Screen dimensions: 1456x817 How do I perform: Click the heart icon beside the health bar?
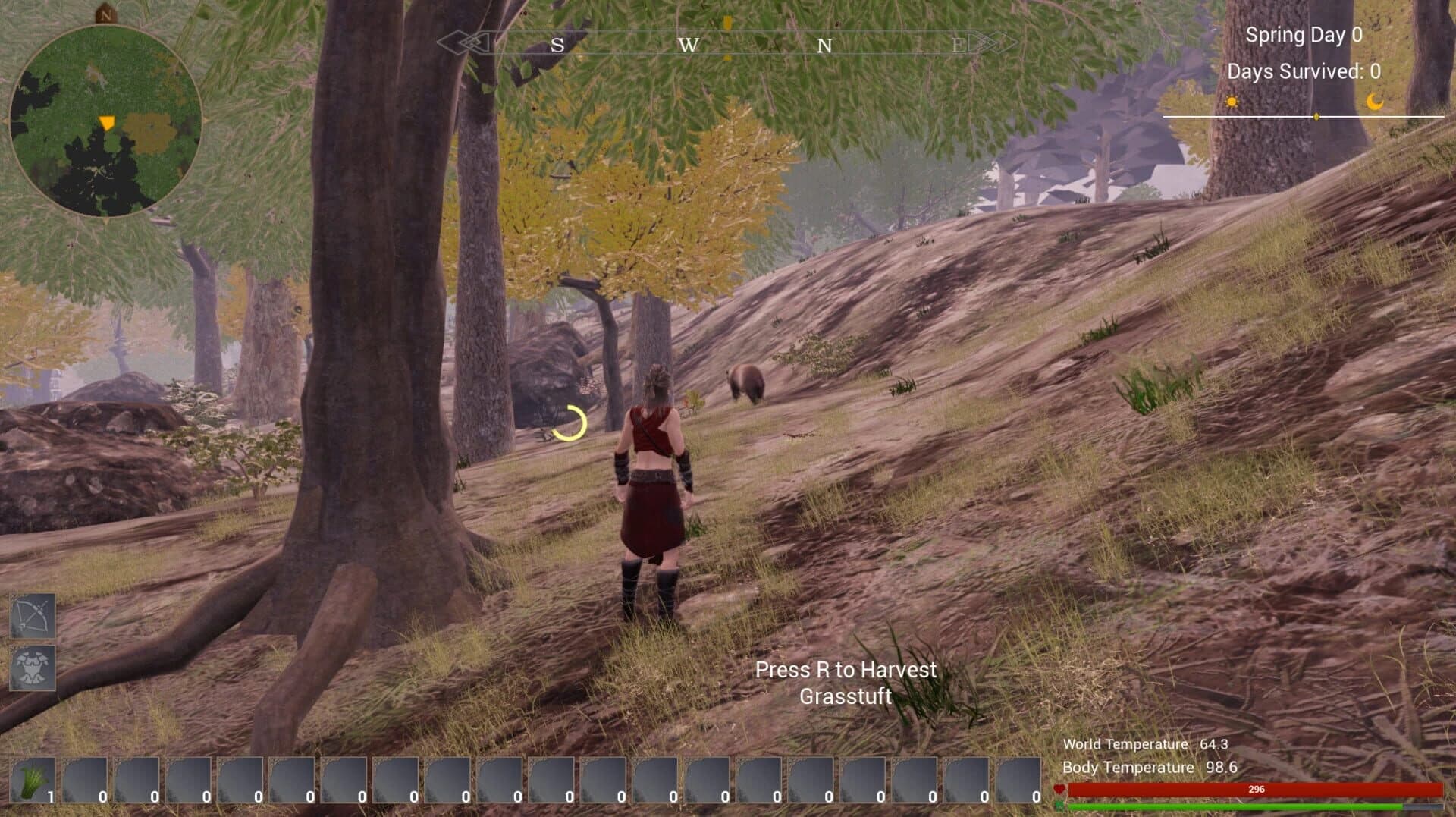tap(1059, 789)
